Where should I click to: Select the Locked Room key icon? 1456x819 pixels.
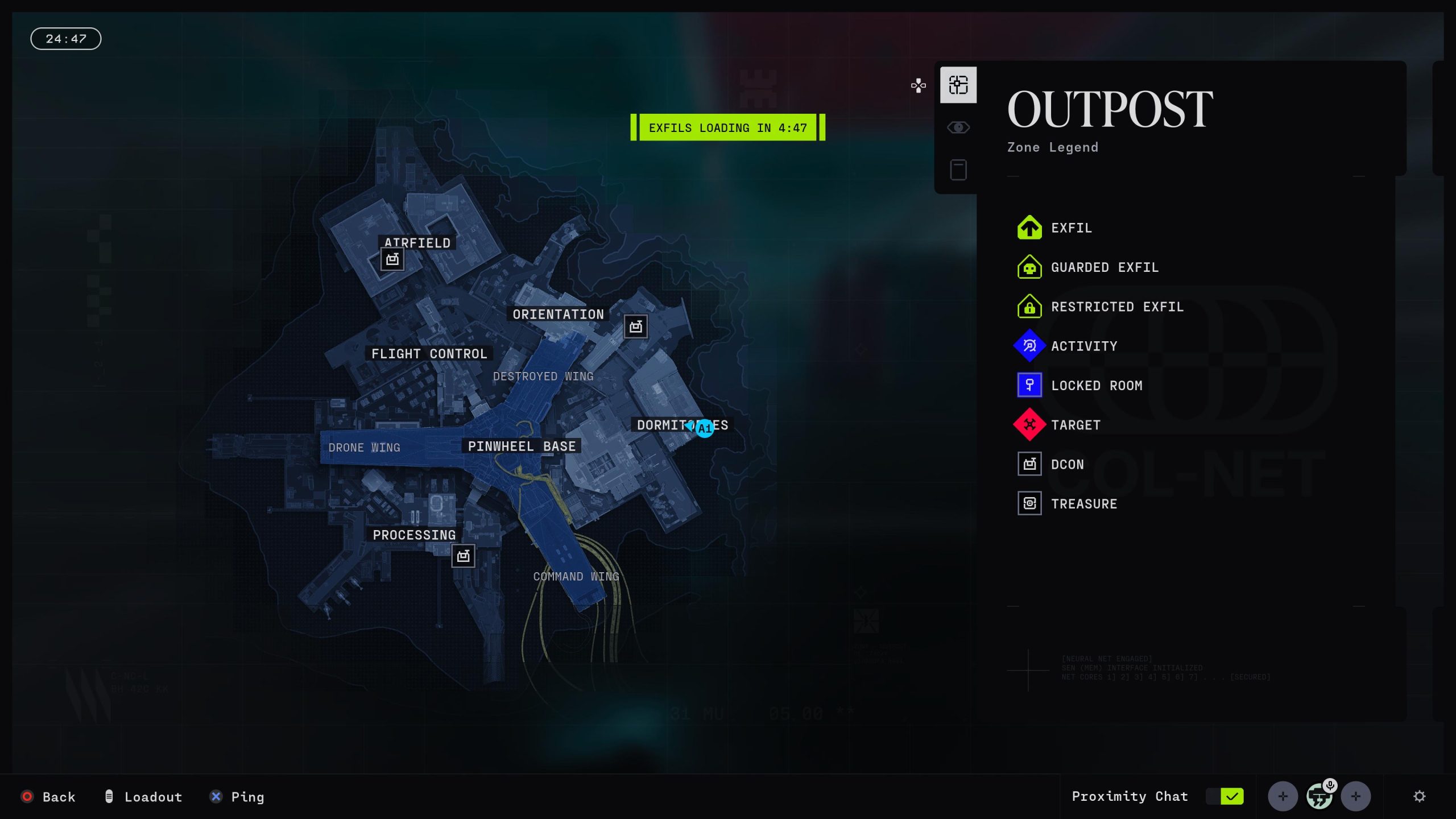(x=1029, y=385)
